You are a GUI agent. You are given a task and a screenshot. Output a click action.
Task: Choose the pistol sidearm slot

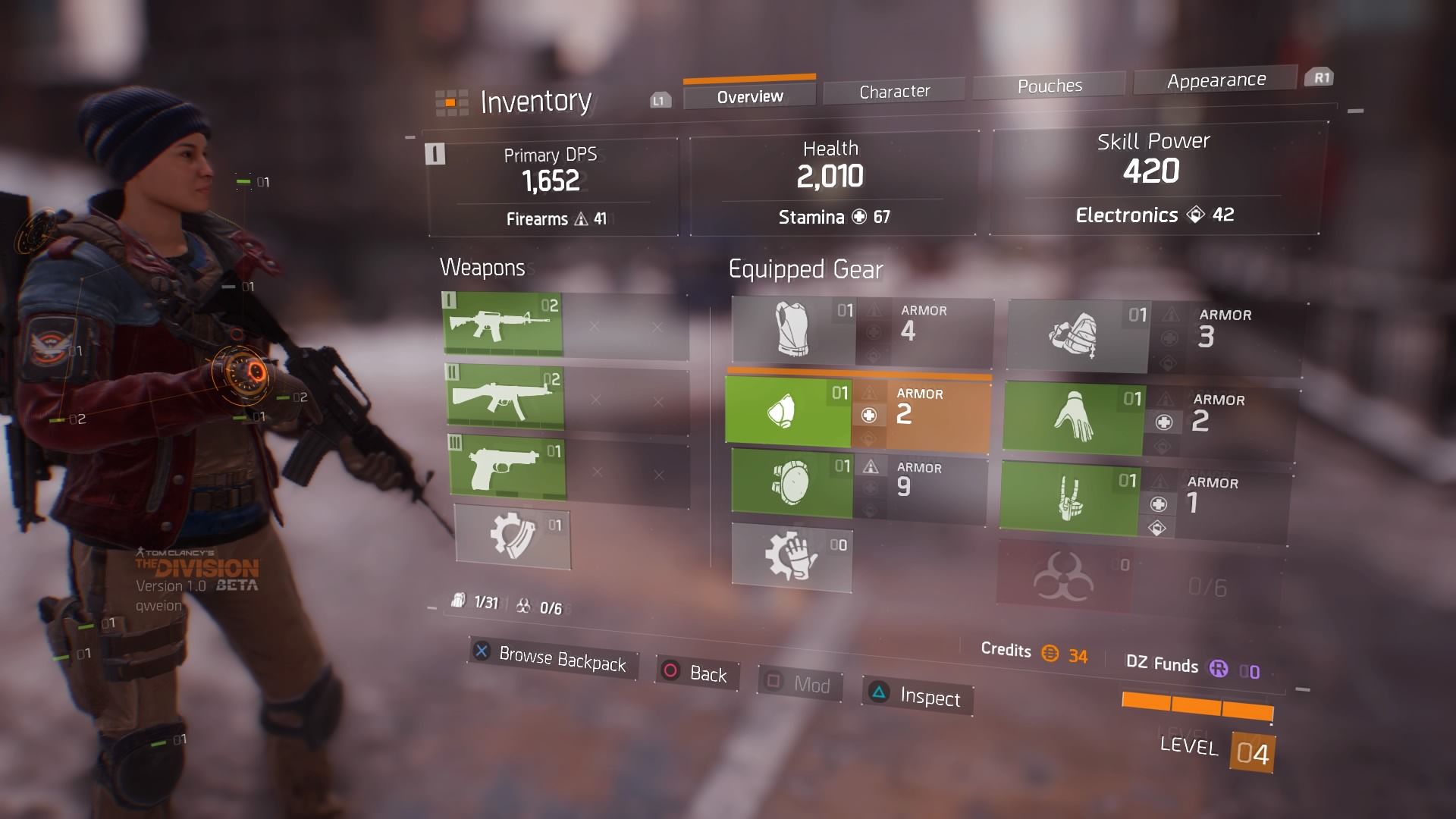click(508, 467)
